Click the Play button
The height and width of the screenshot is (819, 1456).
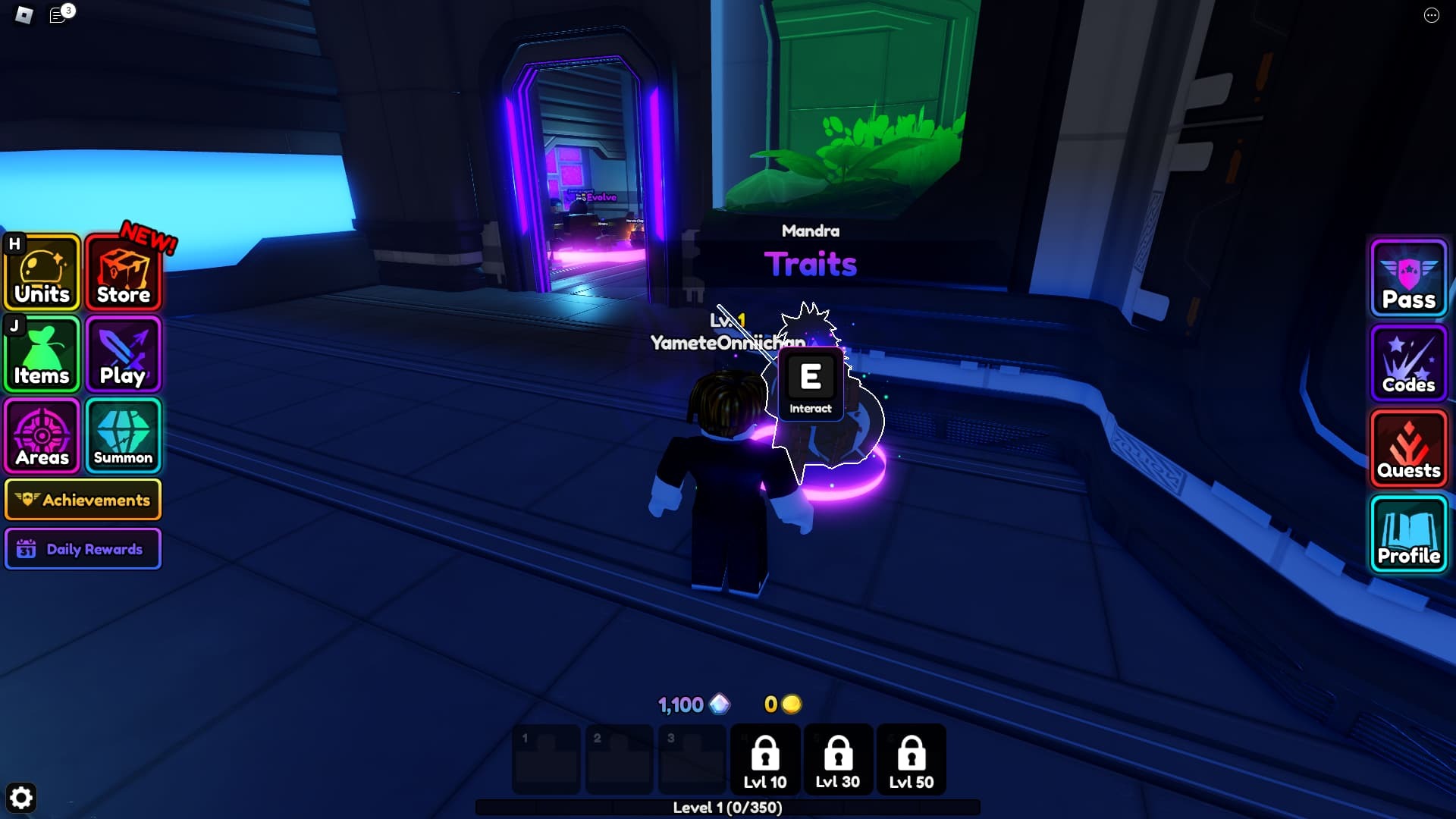pyautogui.click(x=124, y=355)
